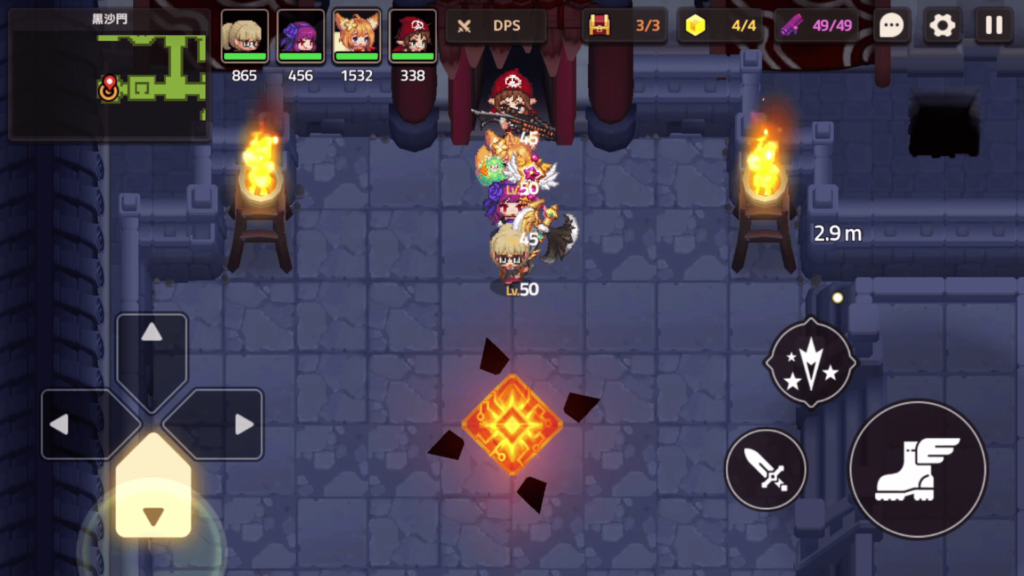
Task: Open the dungeon minimap
Action: coord(108,73)
